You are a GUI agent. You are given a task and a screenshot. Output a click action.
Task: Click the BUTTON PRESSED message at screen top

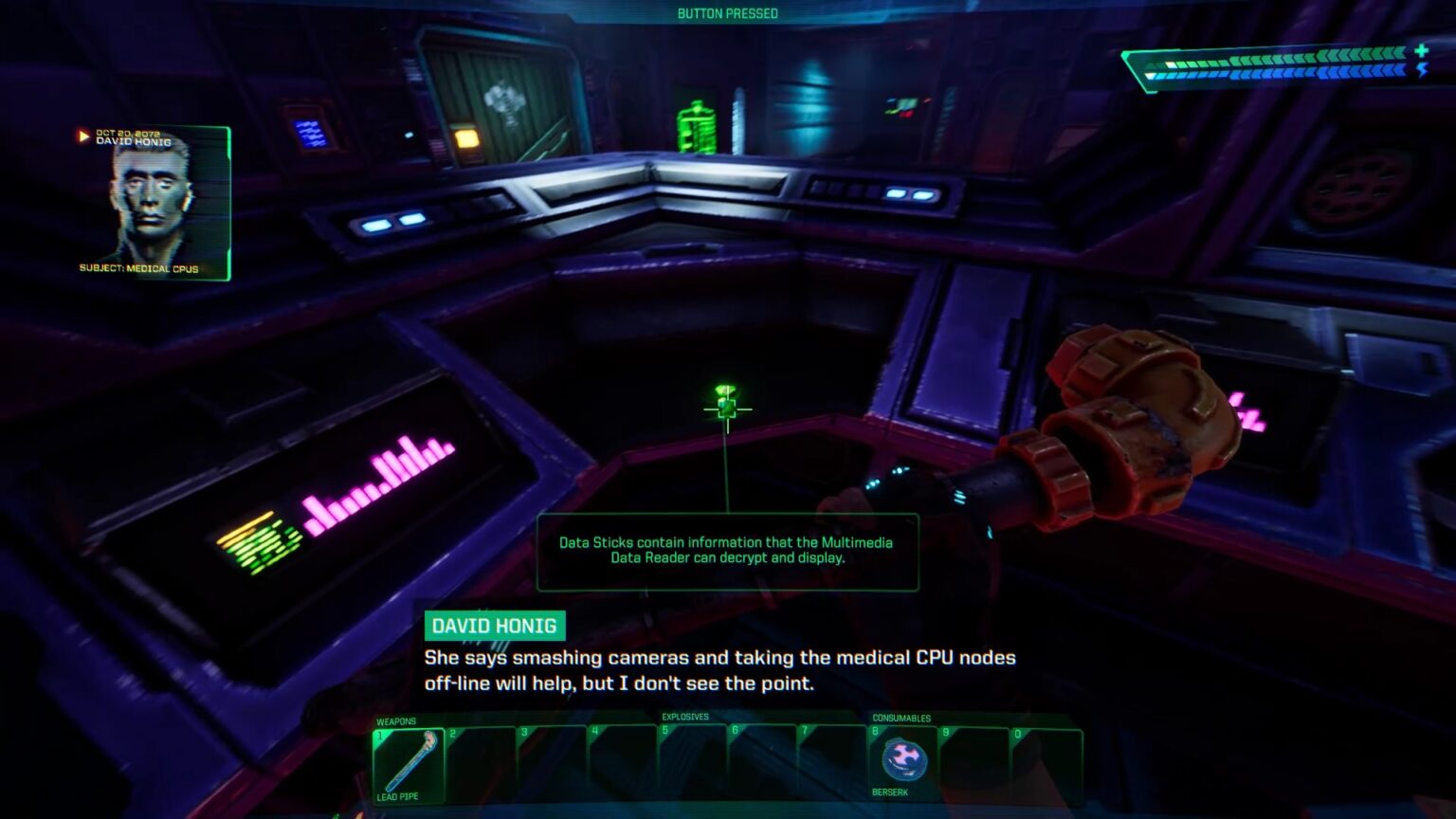[727, 13]
